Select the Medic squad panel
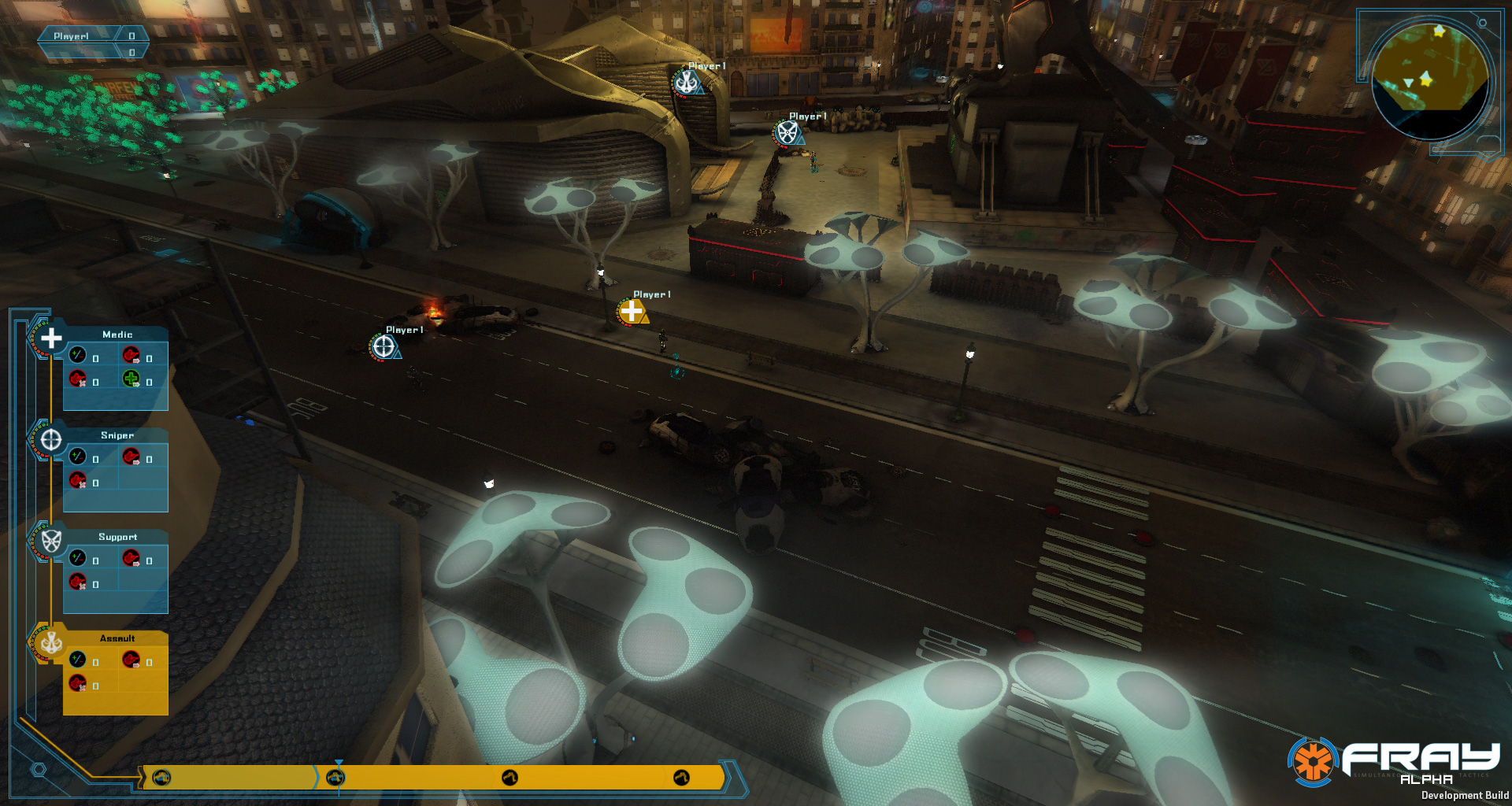This screenshot has width=1512, height=806. pos(116,370)
